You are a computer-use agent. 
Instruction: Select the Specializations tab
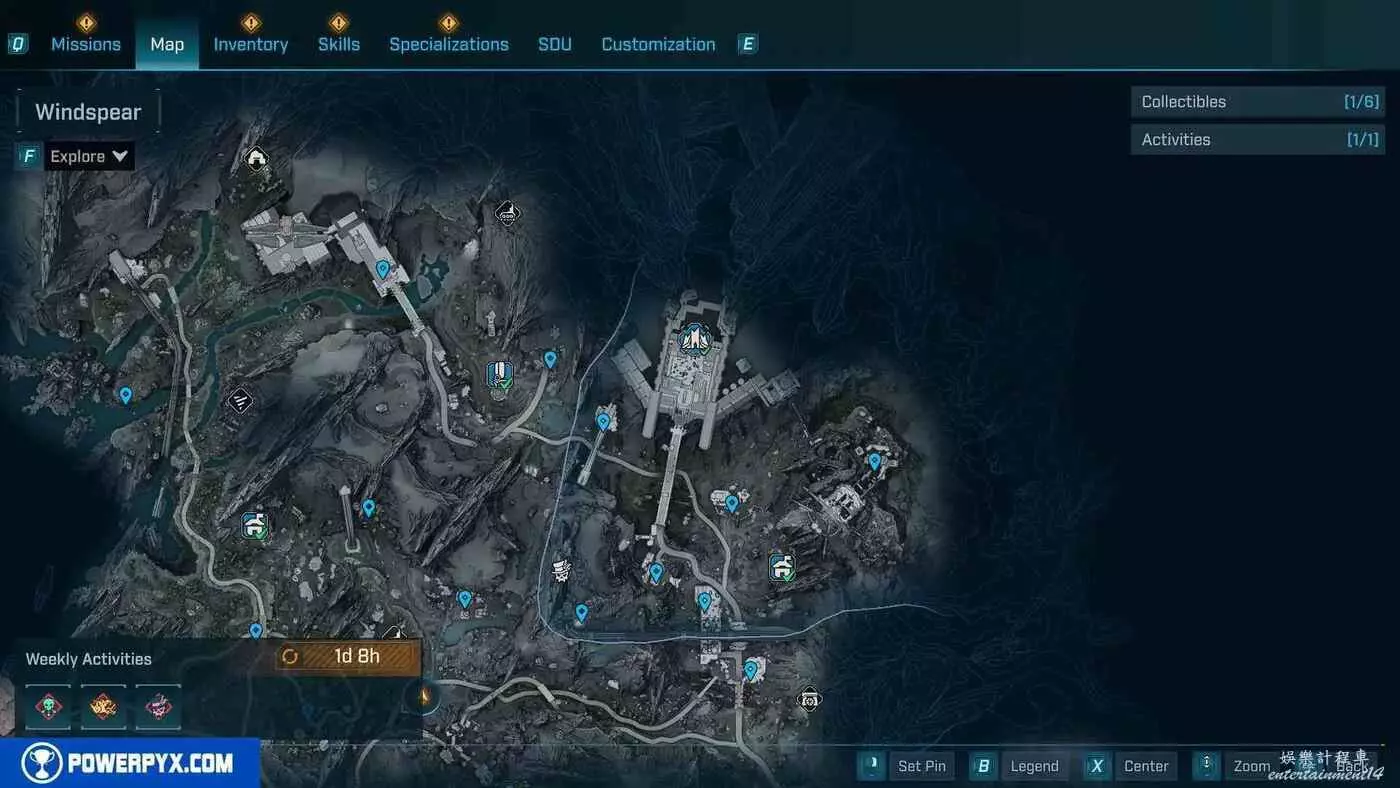click(x=449, y=44)
